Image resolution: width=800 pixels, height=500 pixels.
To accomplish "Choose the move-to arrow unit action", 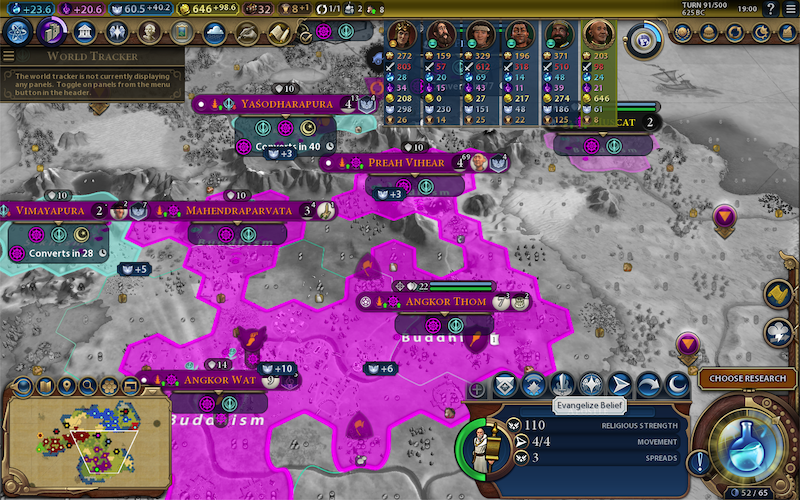I will tap(620, 384).
